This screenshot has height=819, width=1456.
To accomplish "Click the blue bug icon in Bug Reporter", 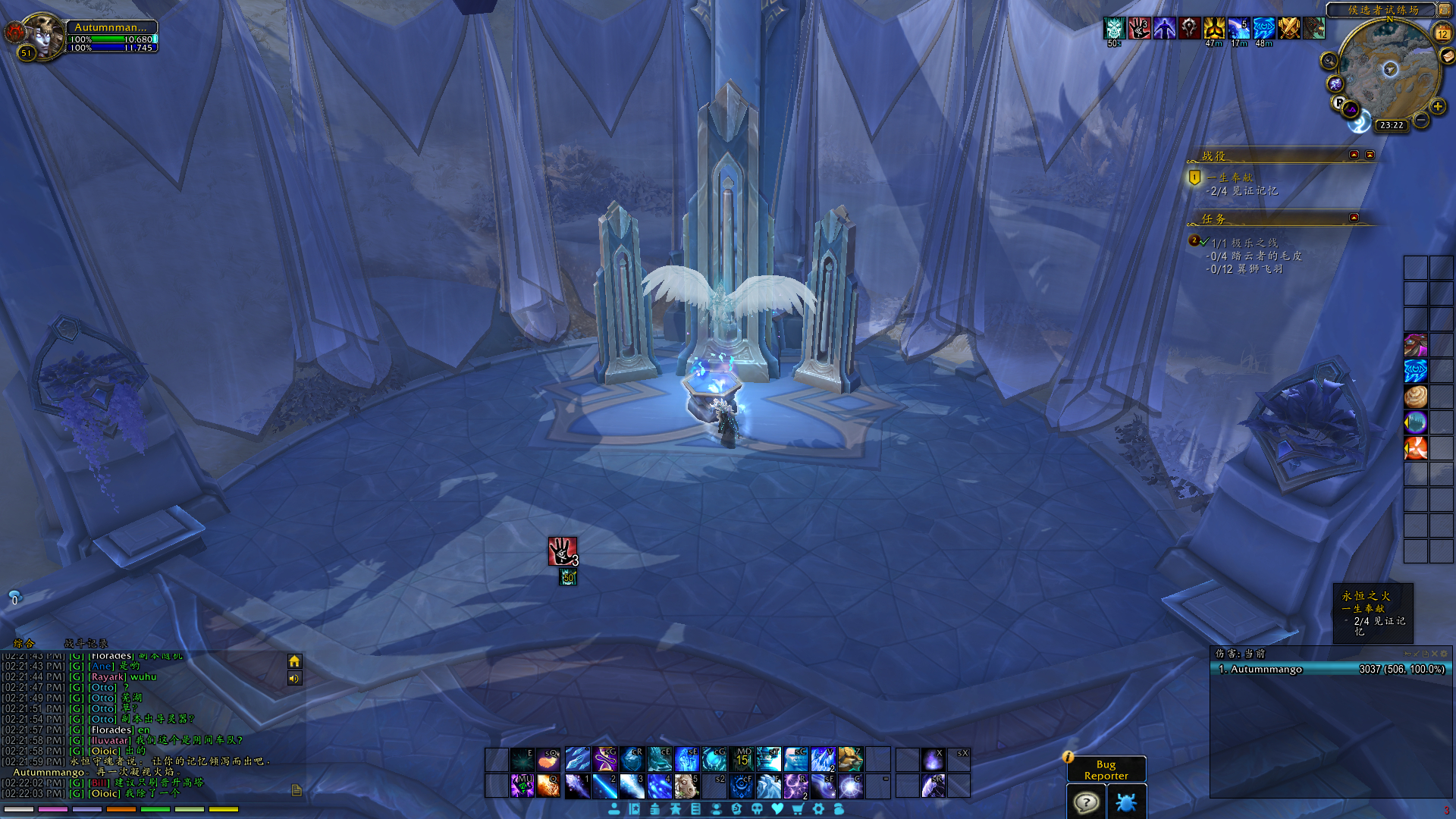I will click(1126, 802).
